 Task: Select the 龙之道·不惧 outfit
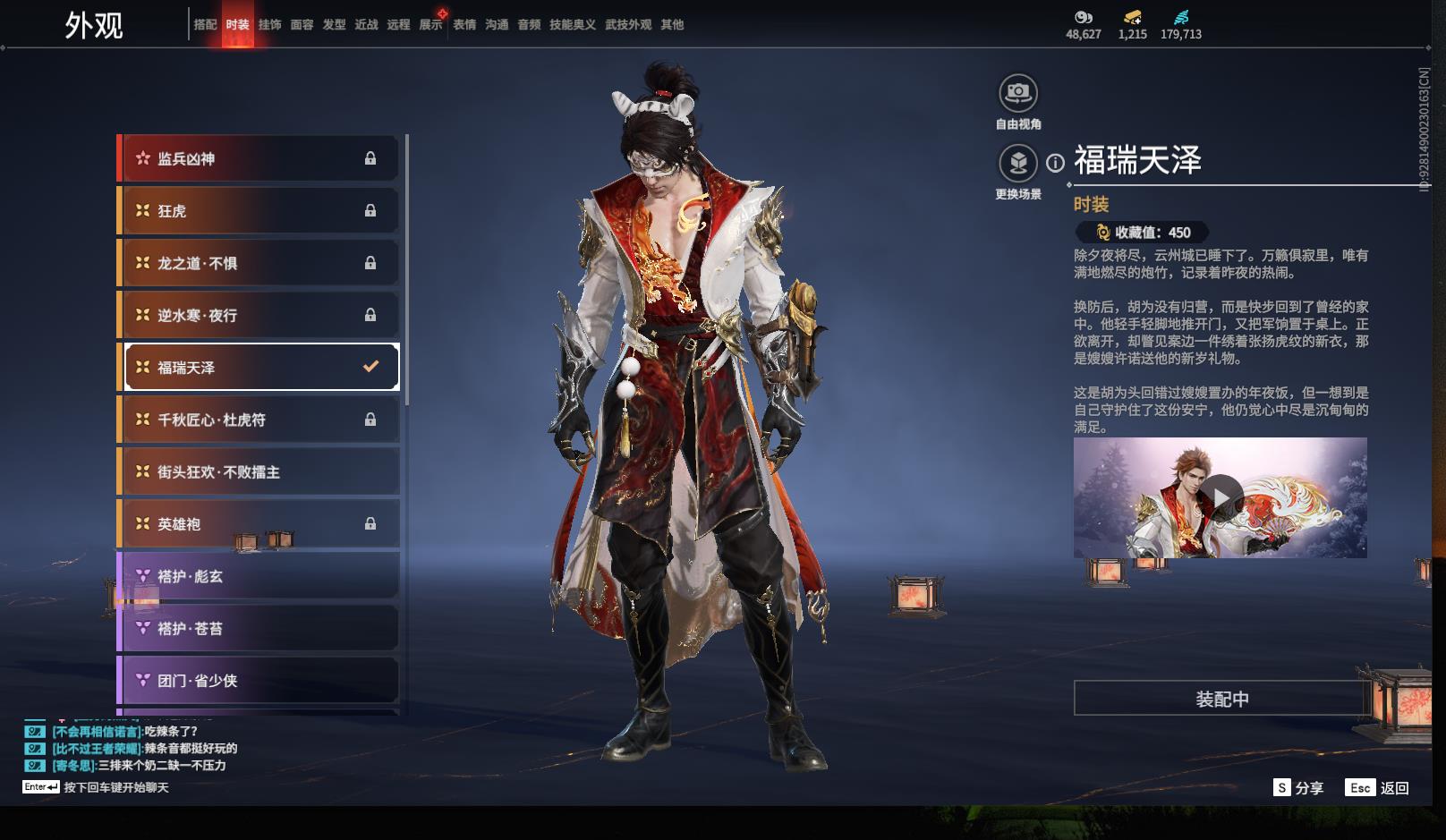(x=259, y=263)
